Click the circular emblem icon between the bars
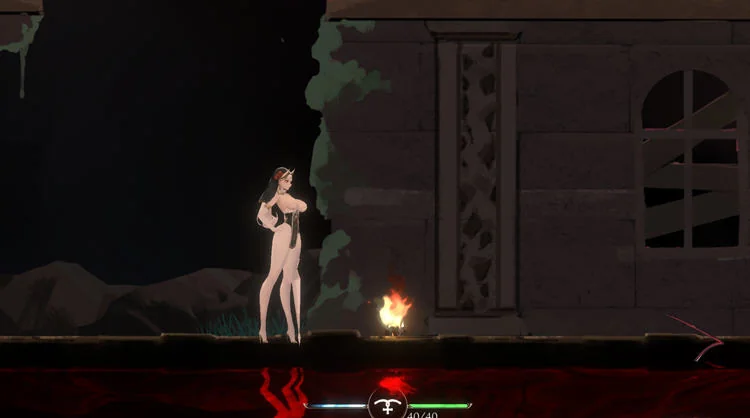This screenshot has height=418, width=750. point(387,404)
